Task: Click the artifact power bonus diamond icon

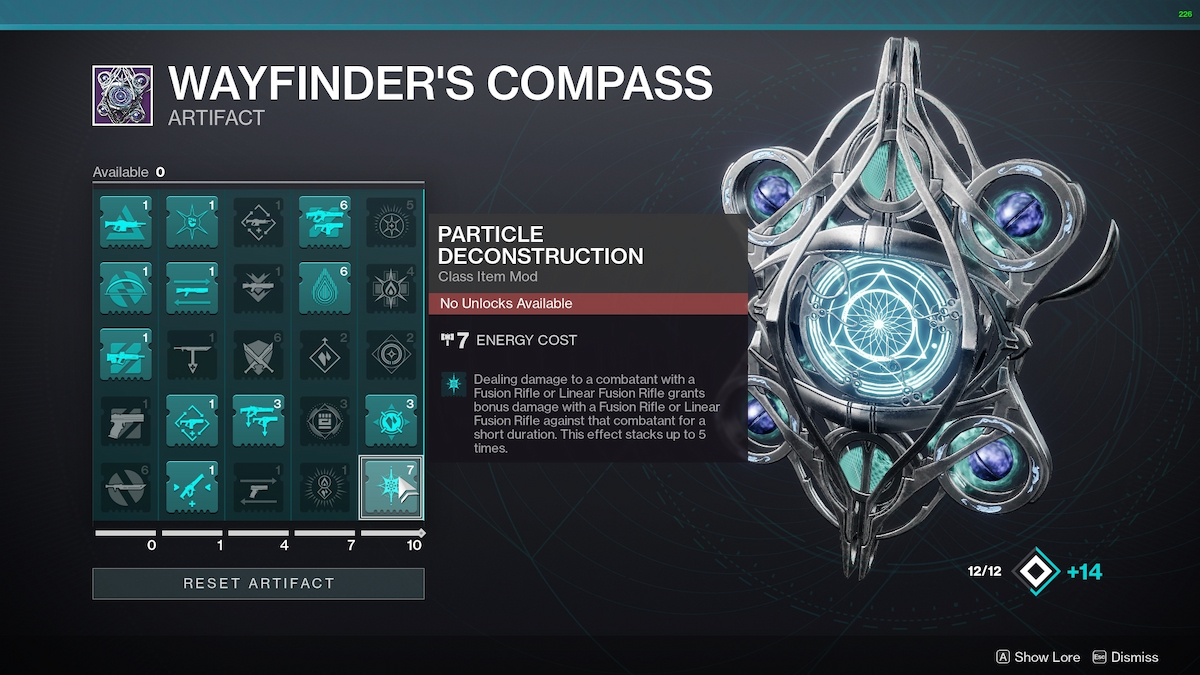Action: click(x=1035, y=572)
